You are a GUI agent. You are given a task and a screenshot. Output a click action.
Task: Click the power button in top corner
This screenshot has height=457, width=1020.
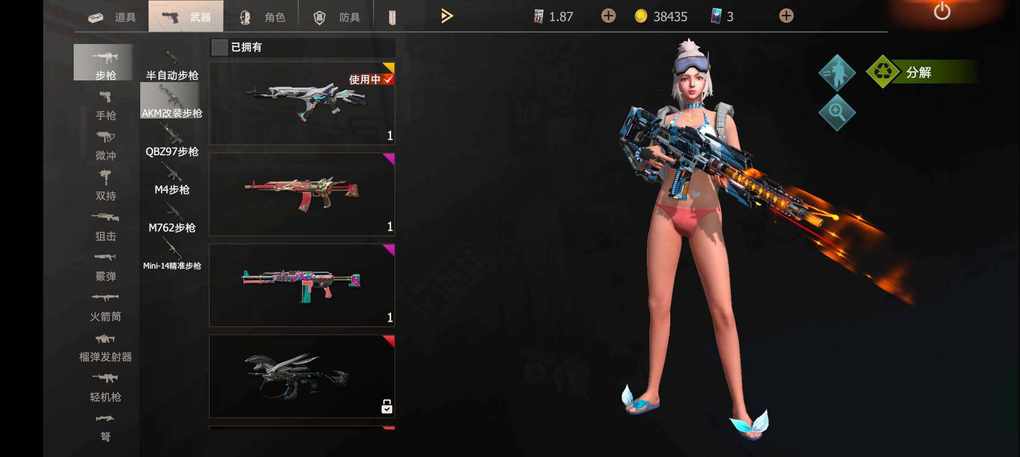pyautogui.click(x=942, y=12)
